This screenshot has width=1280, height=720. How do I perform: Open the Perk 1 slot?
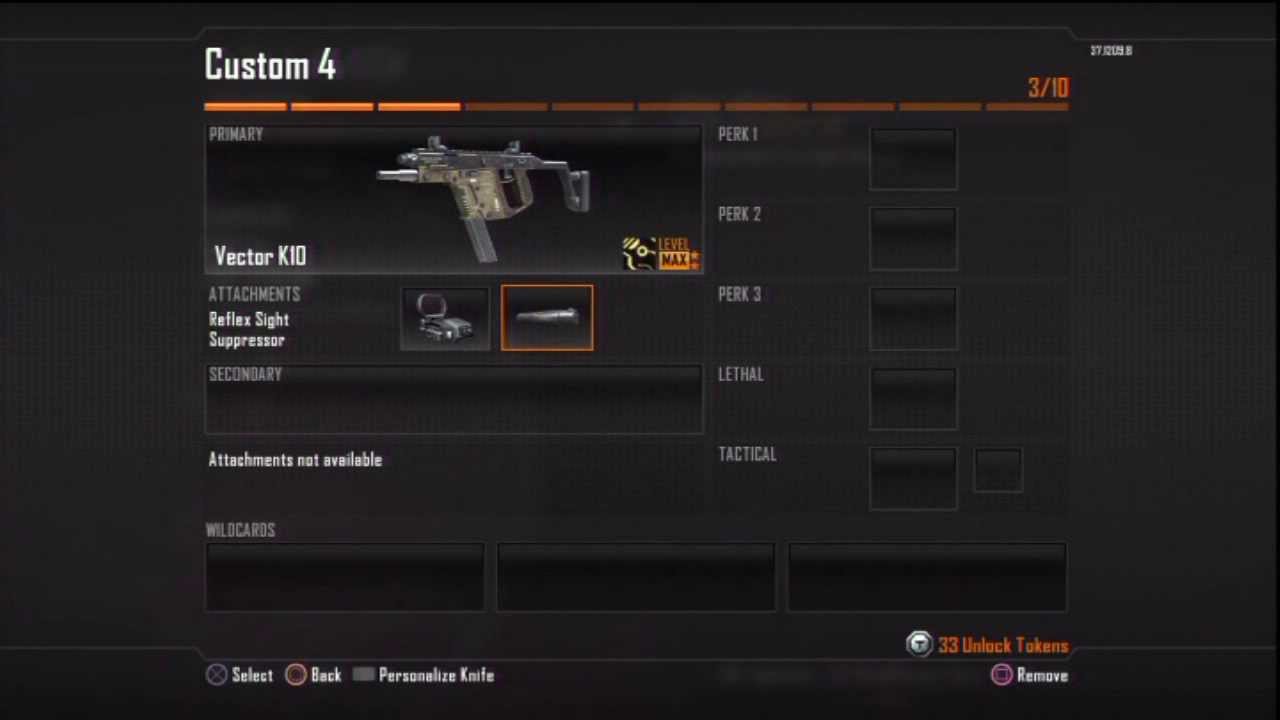click(913, 159)
